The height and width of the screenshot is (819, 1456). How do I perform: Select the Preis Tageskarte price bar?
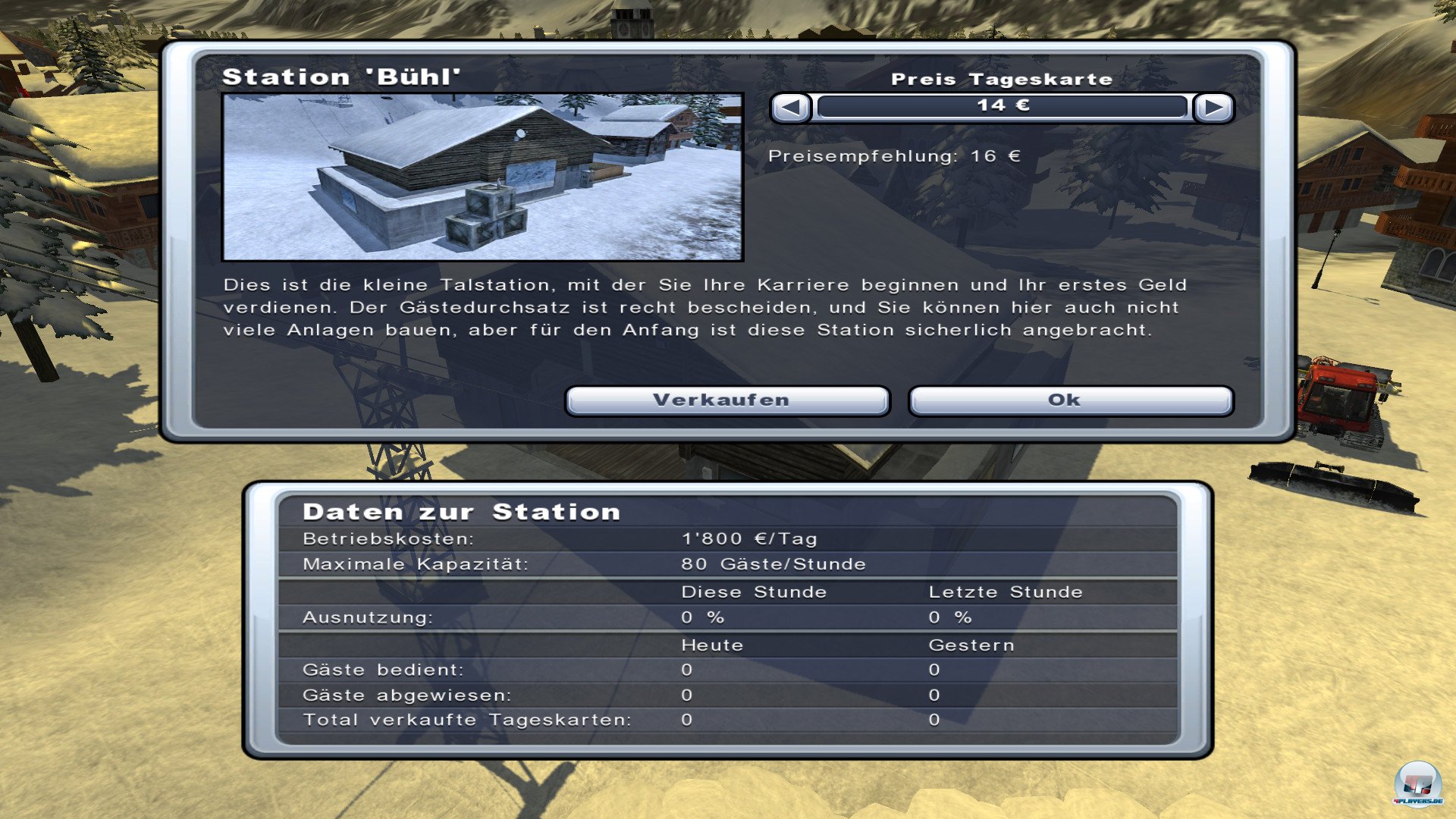(1001, 107)
